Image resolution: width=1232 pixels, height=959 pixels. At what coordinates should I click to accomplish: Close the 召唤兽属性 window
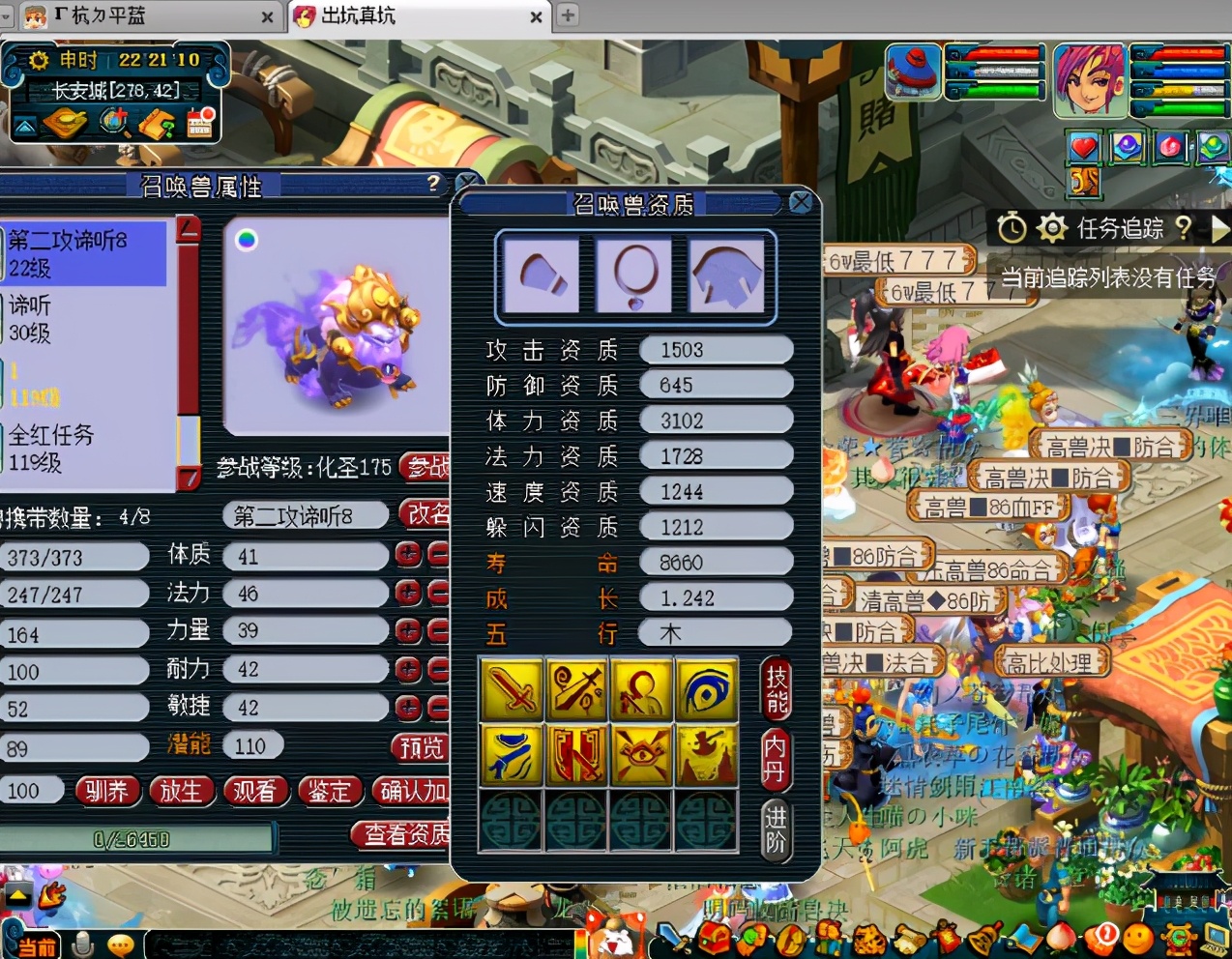(467, 183)
